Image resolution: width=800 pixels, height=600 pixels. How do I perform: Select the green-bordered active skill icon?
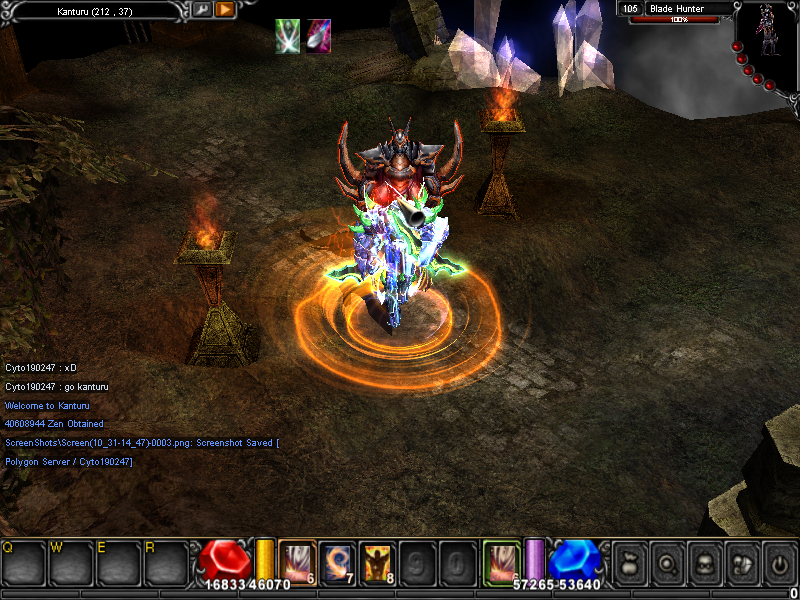(501, 560)
